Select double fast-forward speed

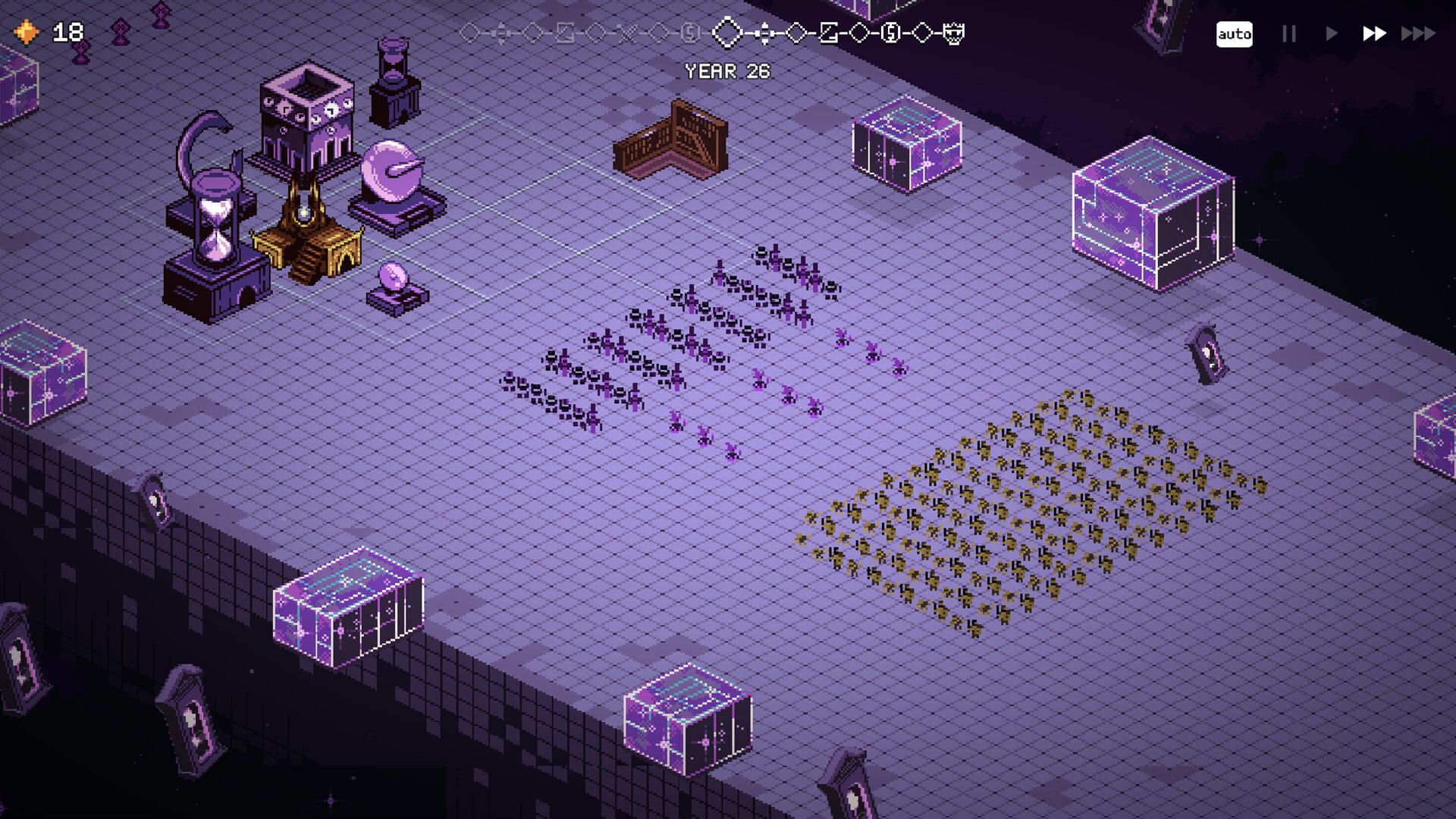pyautogui.click(x=1374, y=34)
